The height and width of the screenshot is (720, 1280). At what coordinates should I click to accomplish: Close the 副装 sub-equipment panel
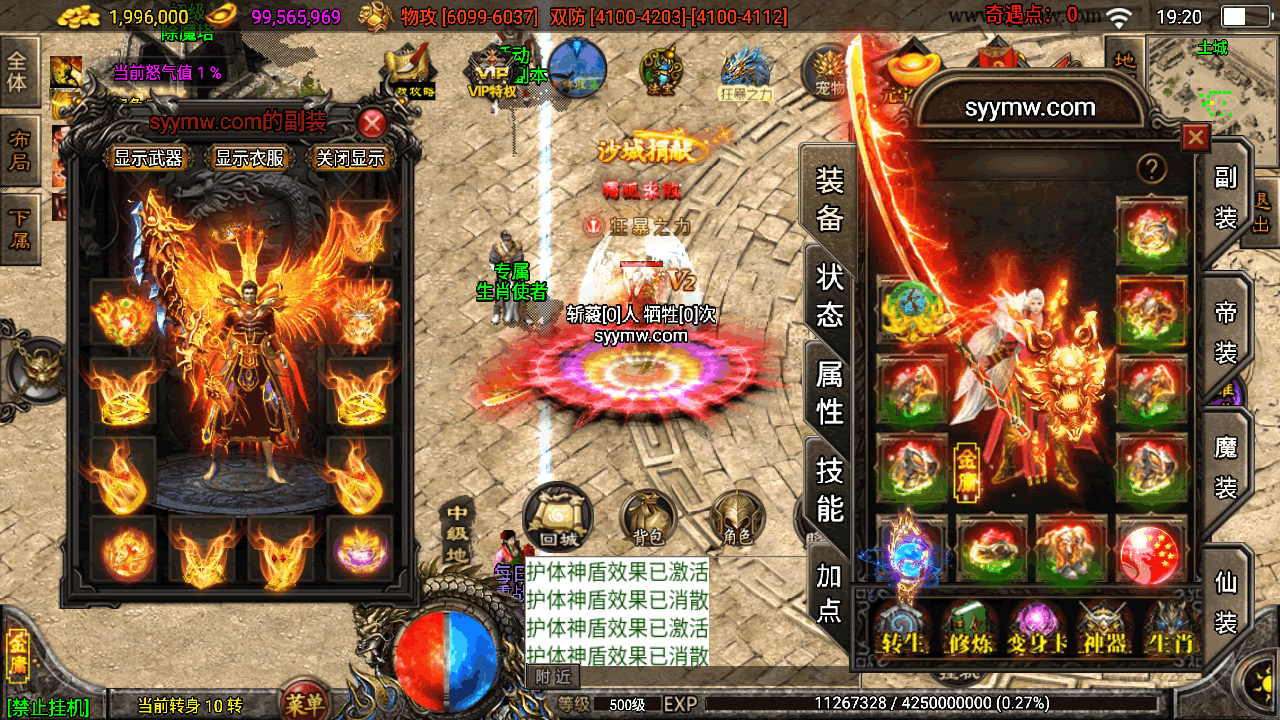(x=372, y=124)
